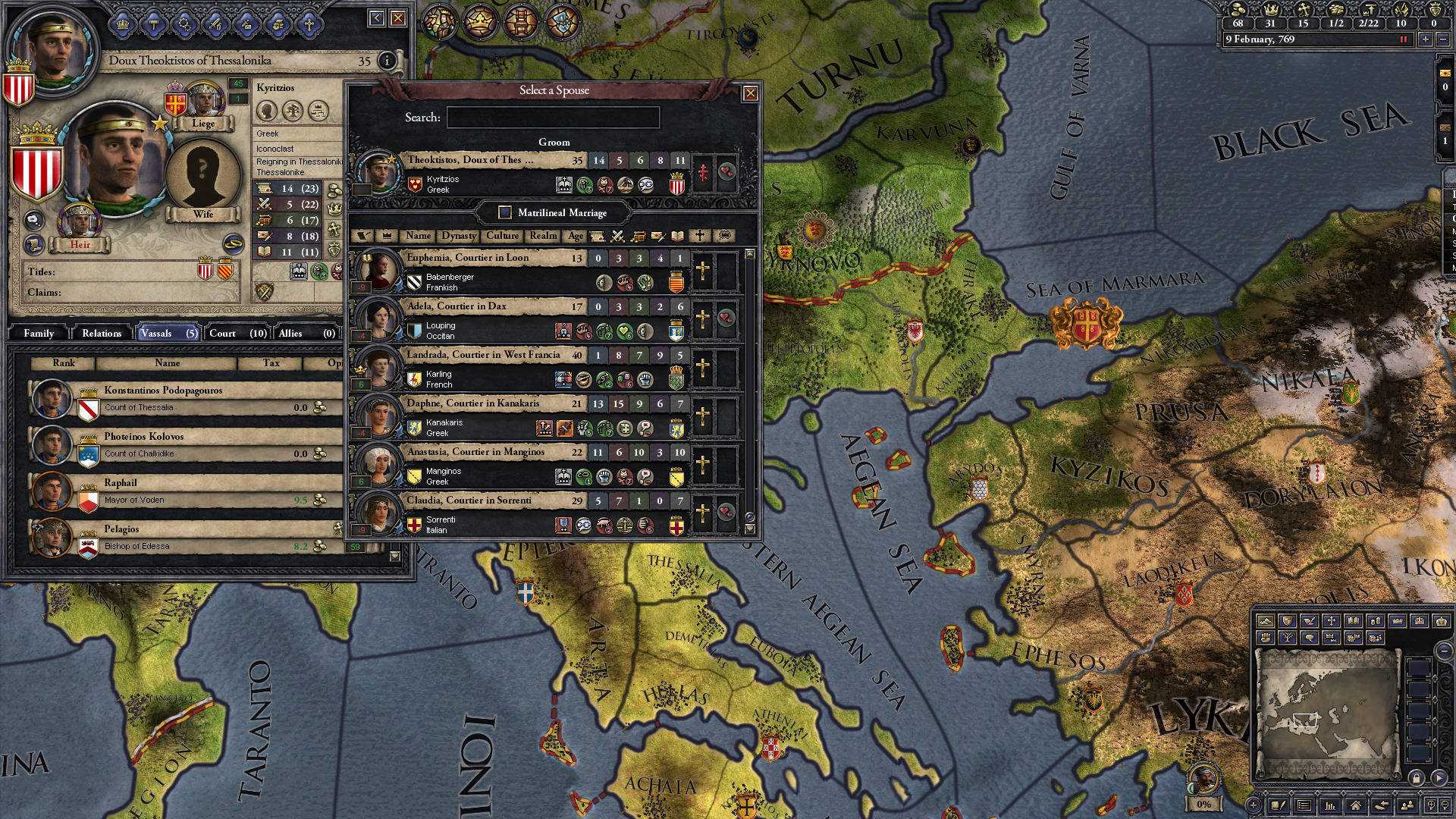Image resolution: width=1456 pixels, height=819 pixels.
Task: Click the cross icon beside Euphemia's row
Action: coord(702,269)
